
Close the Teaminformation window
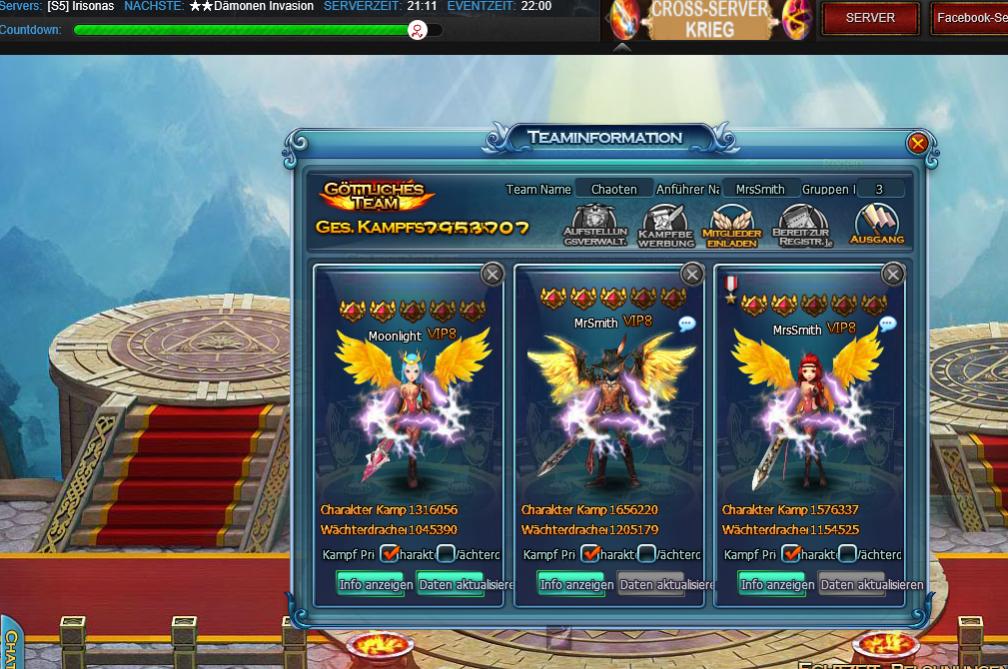pyautogui.click(x=917, y=144)
